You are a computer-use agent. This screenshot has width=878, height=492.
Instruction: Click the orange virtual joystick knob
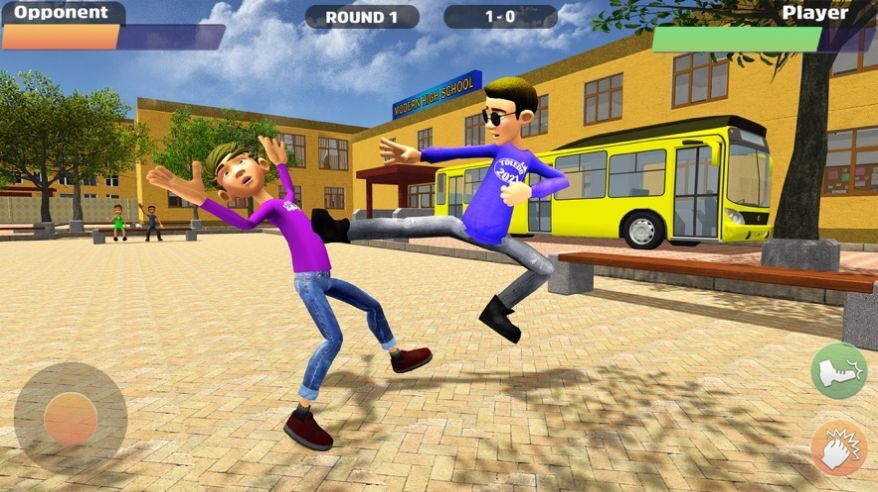pyautogui.click(x=70, y=418)
